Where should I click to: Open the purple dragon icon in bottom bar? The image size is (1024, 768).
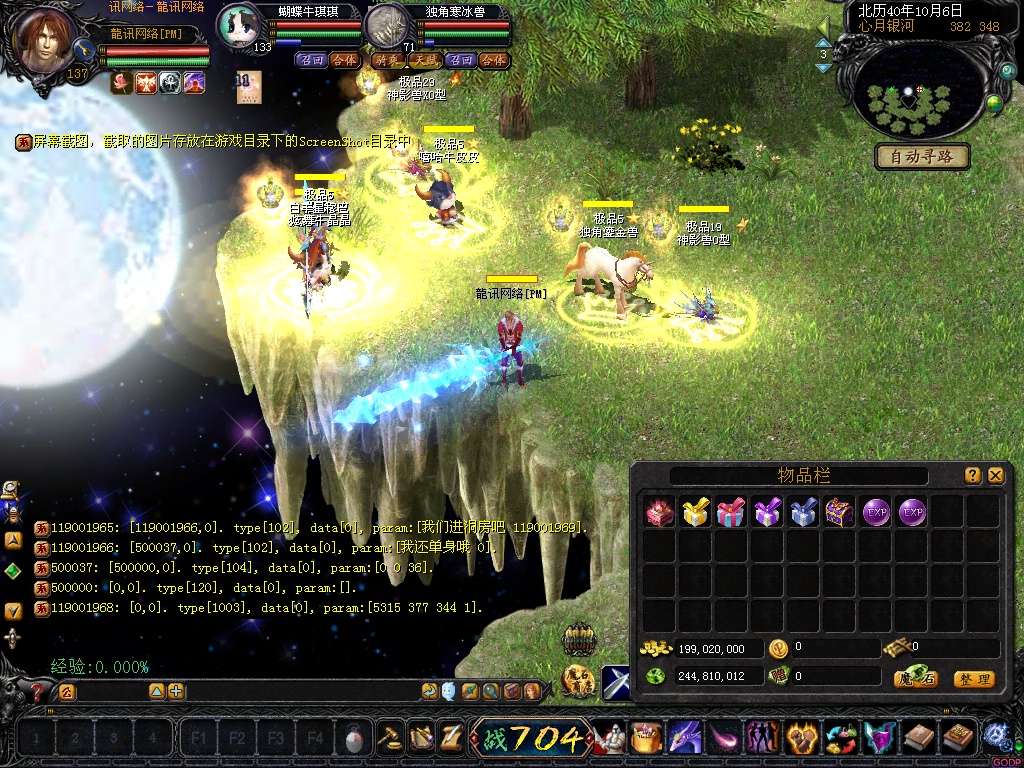pyautogui.click(x=685, y=739)
